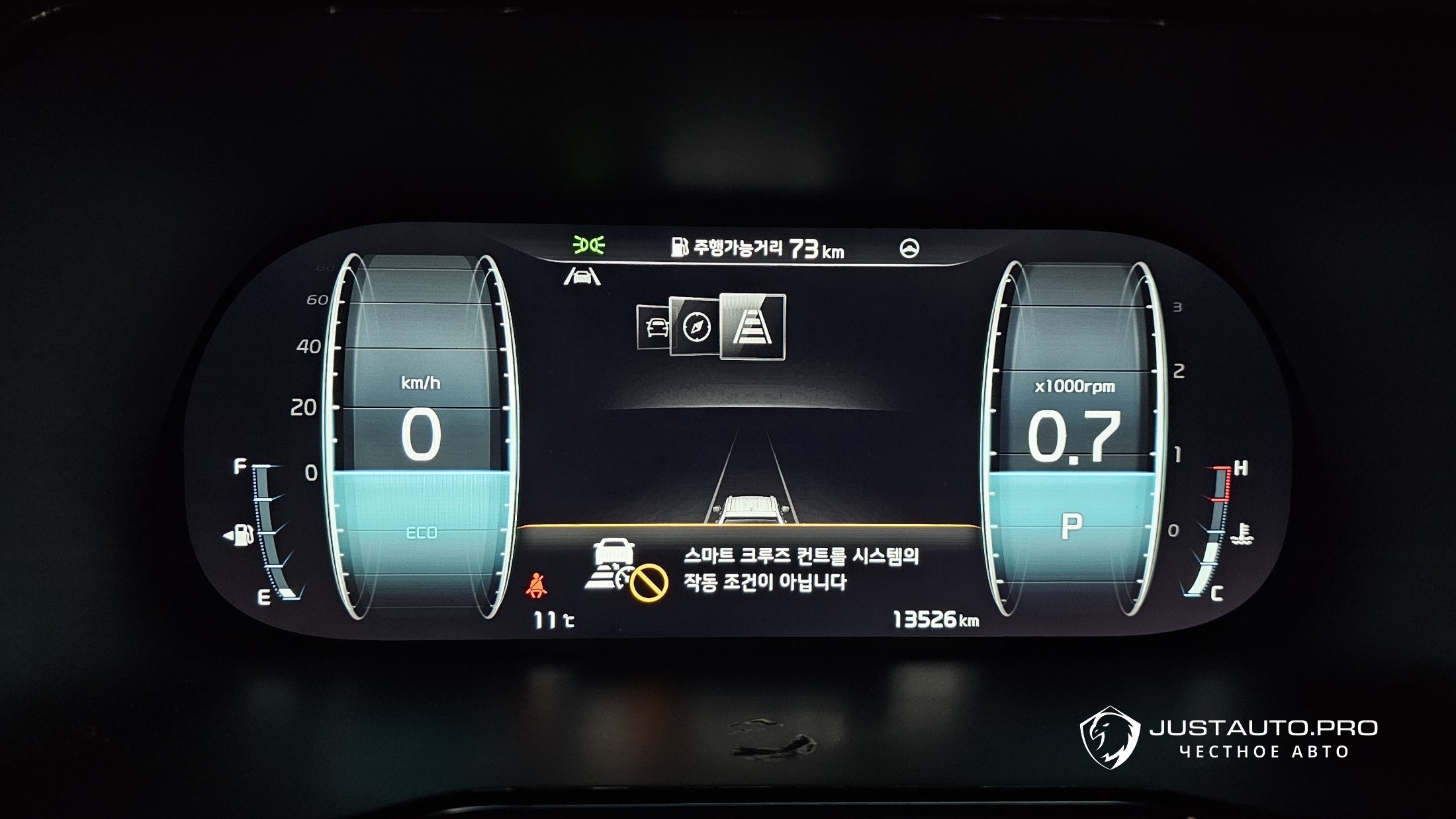Click the red seatbelt warning icon

536,586
